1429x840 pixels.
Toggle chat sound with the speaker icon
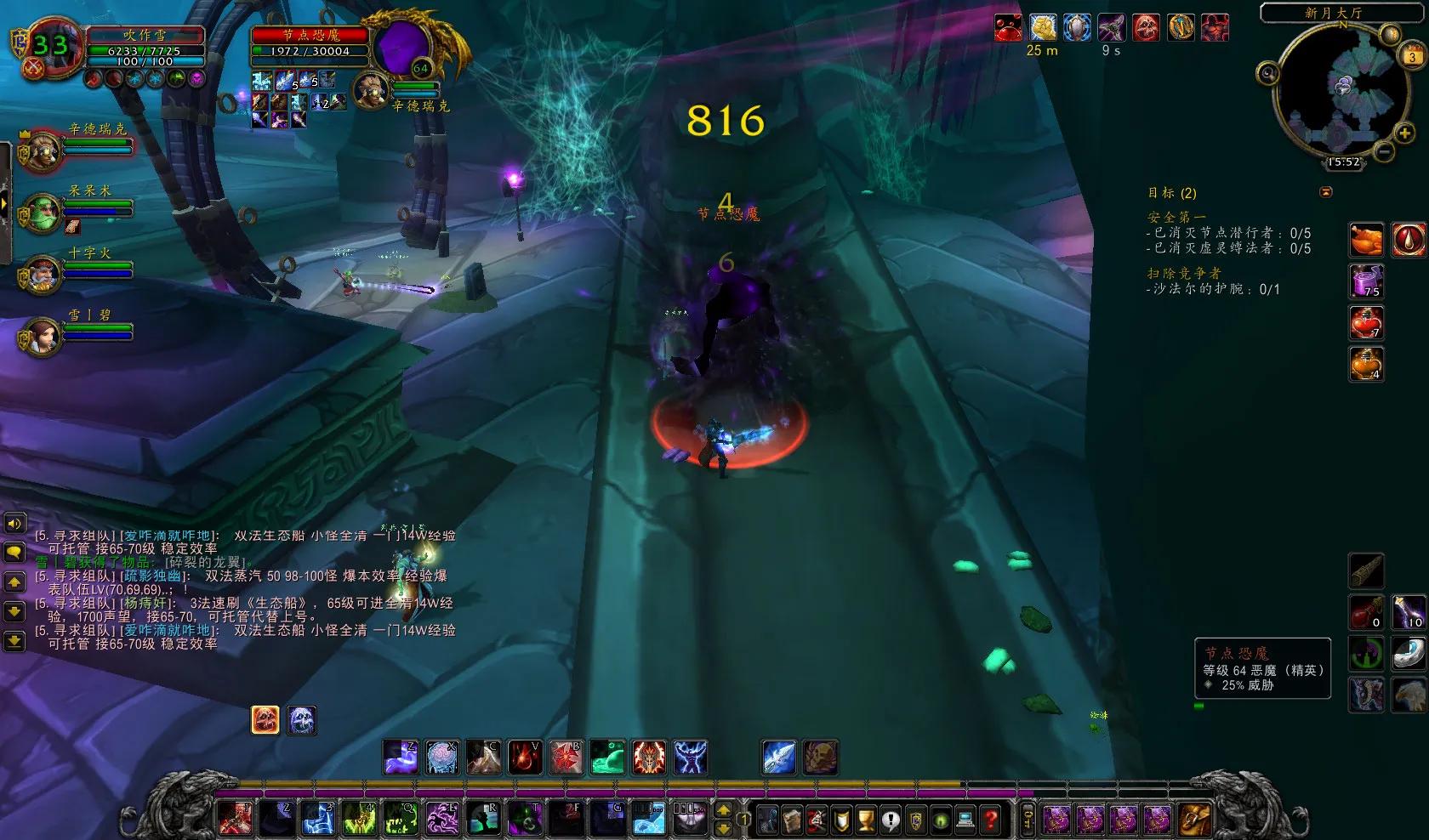(14, 523)
